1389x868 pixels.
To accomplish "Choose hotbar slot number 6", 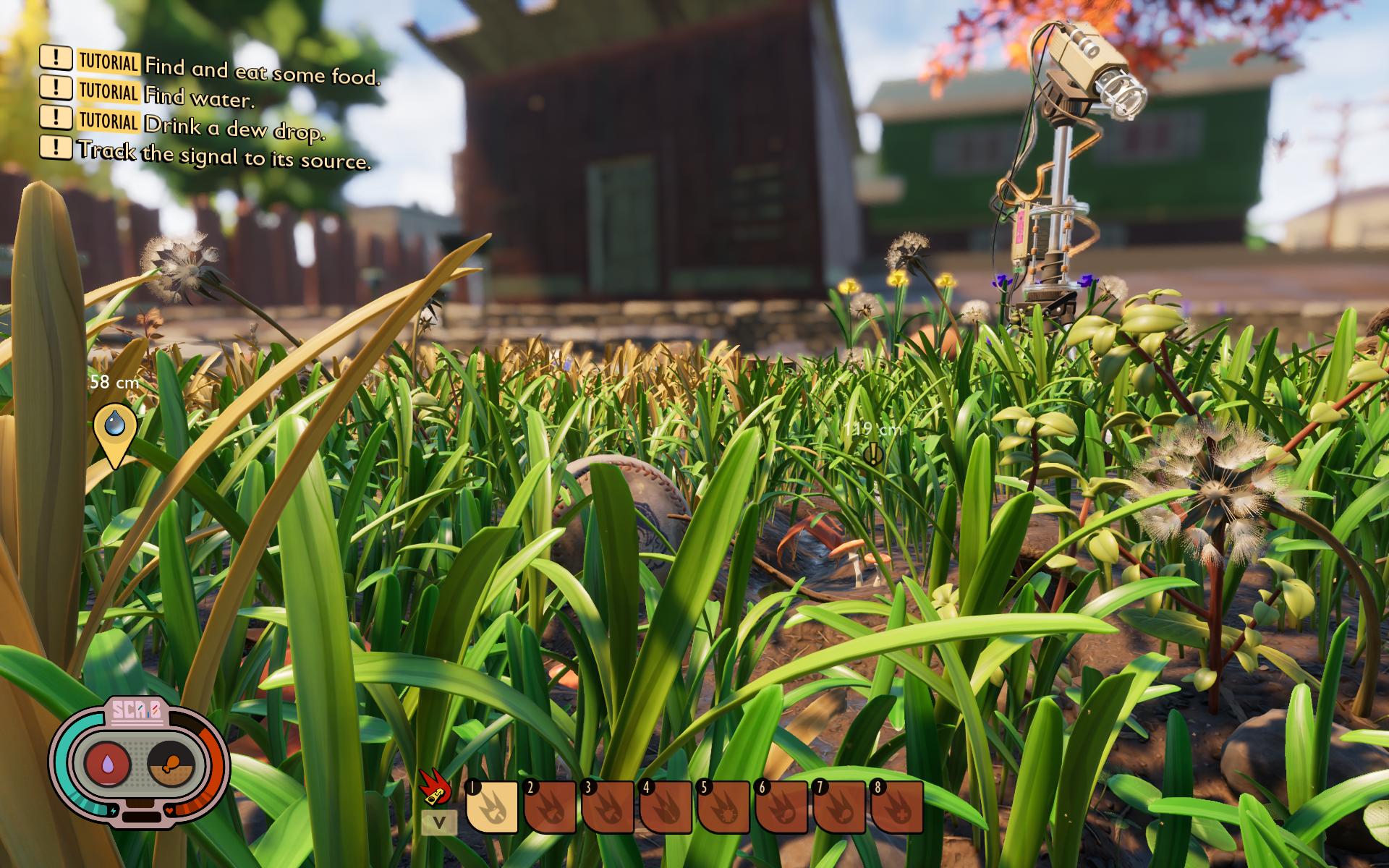I will pyautogui.click(x=782, y=807).
